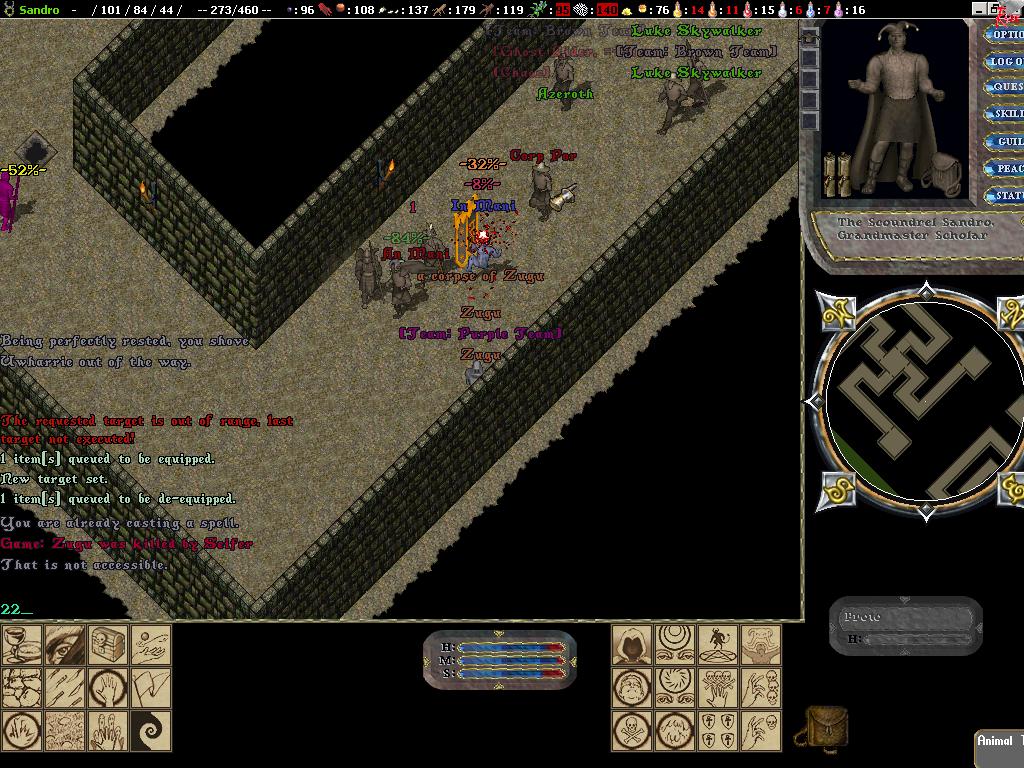Toggle the Peace/War mode button

click(x=1004, y=169)
